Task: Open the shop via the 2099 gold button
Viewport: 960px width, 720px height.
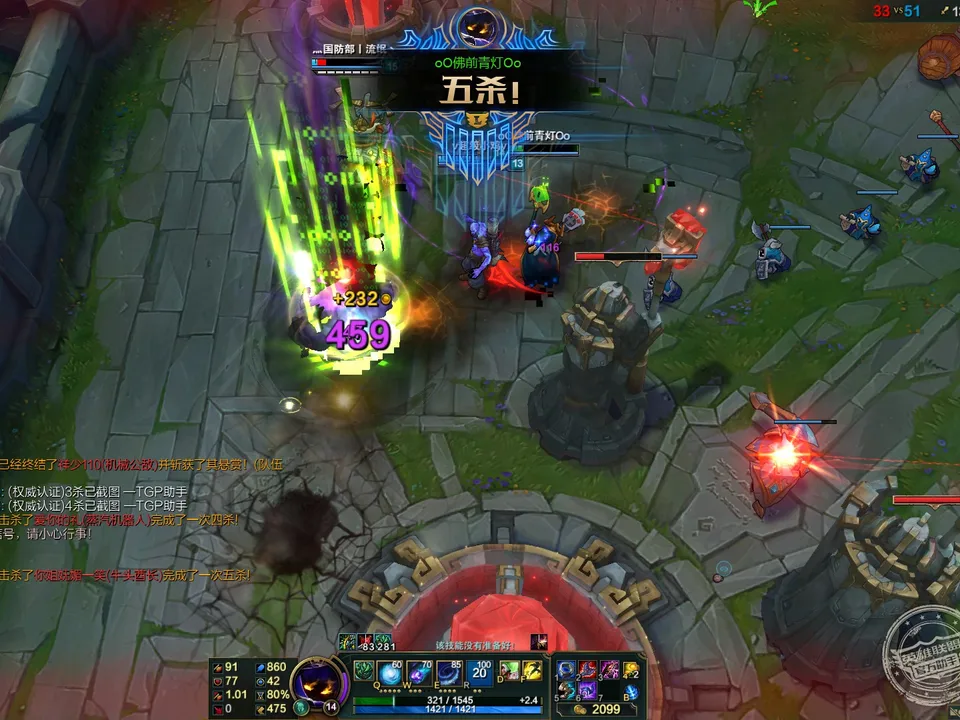Action: pyautogui.click(x=597, y=709)
